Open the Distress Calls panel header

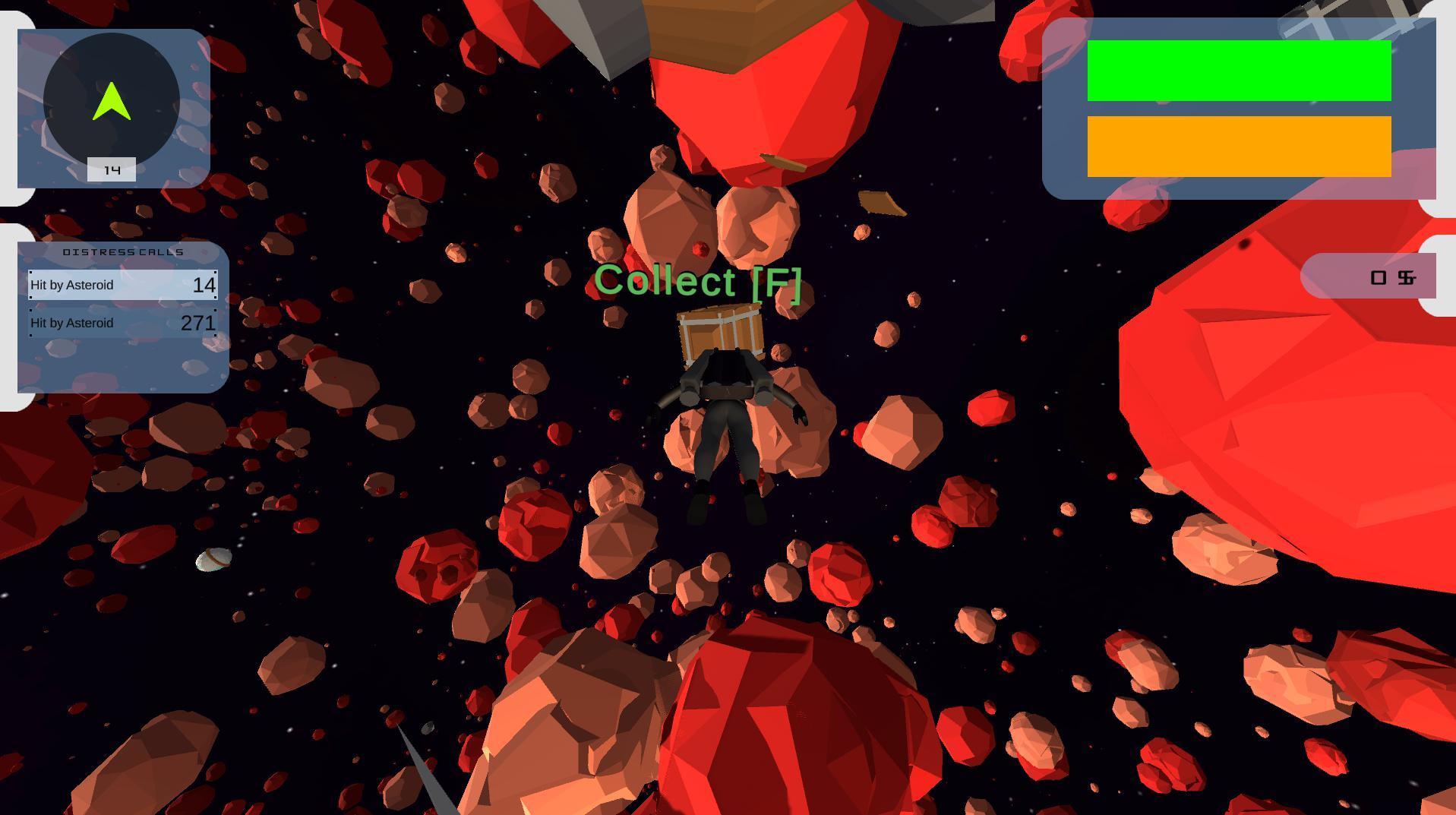(122, 252)
